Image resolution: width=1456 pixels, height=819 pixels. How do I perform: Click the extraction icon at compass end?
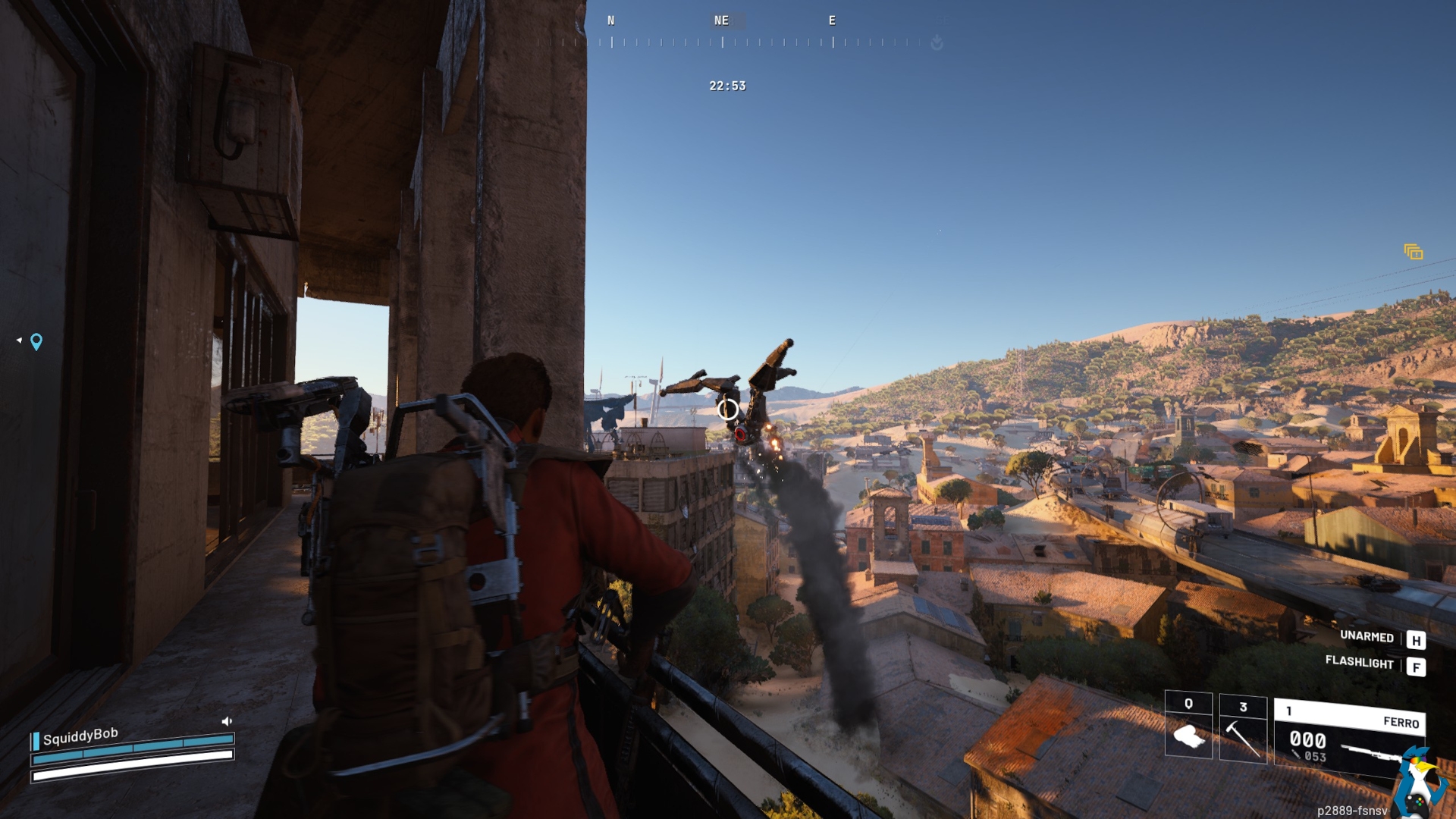pos(937,42)
